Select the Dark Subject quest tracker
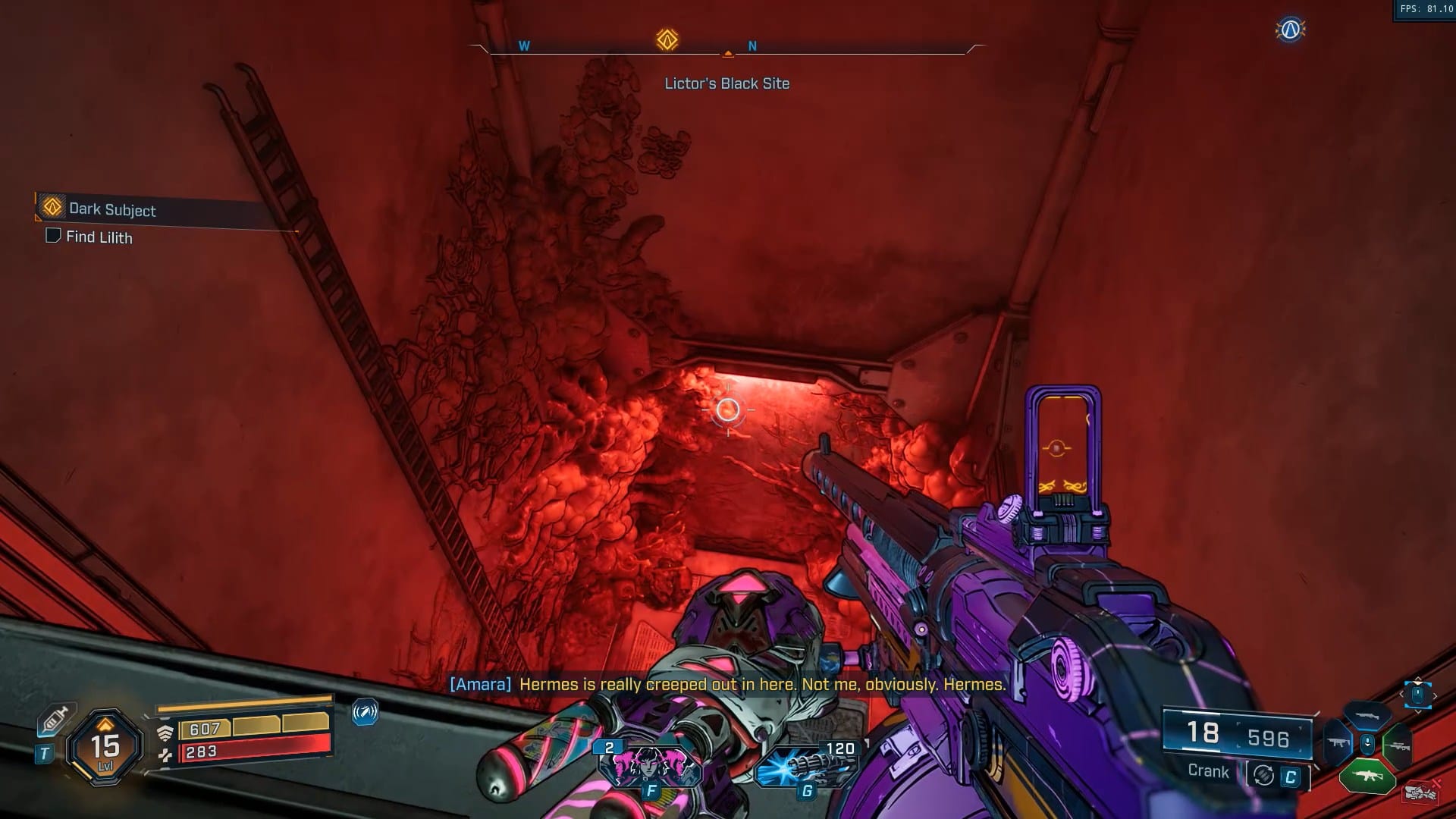 coord(111,209)
